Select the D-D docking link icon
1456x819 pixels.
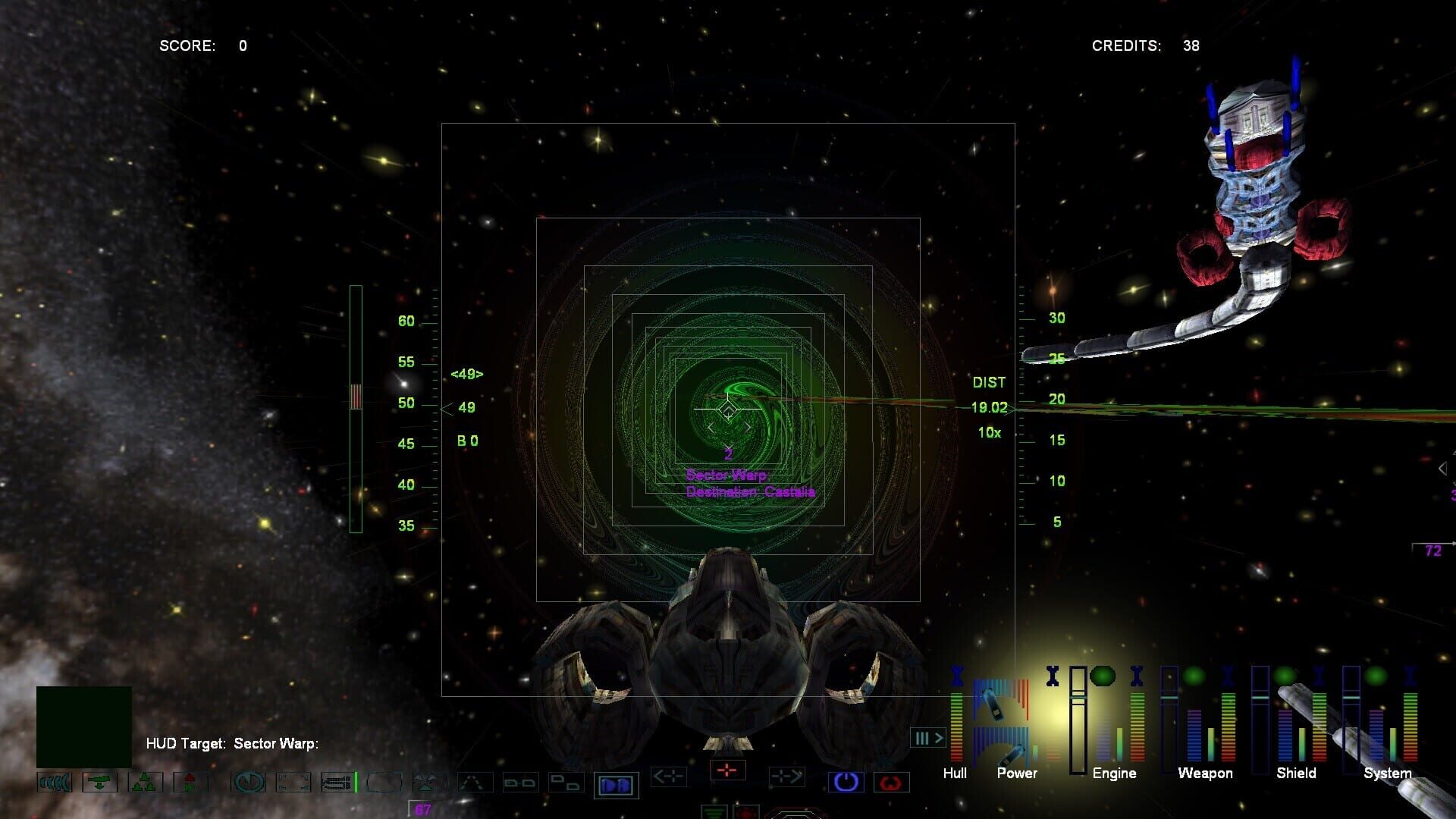pos(520,783)
